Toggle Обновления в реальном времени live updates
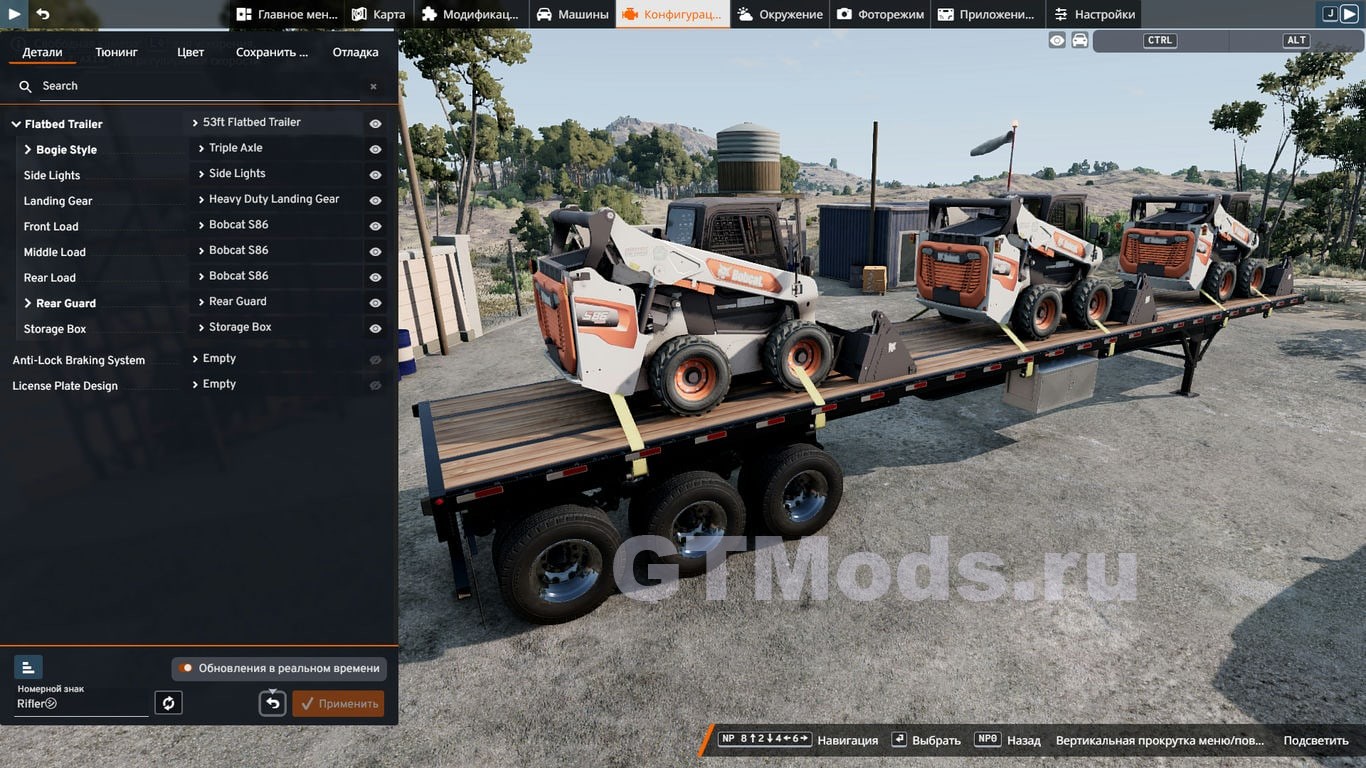This screenshot has height=768, width=1366. tap(186, 668)
